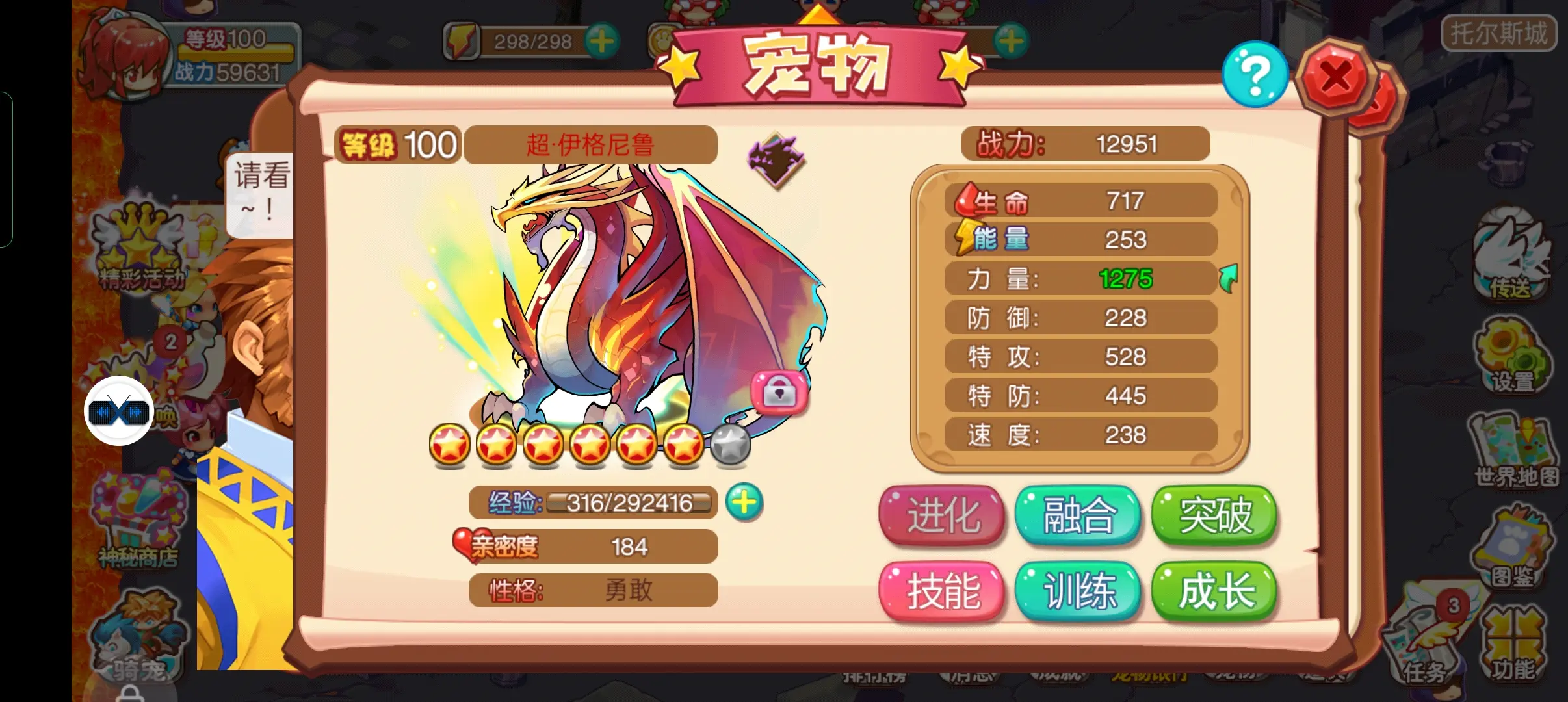Close the pet panel with red X

tap(1335, 78)
